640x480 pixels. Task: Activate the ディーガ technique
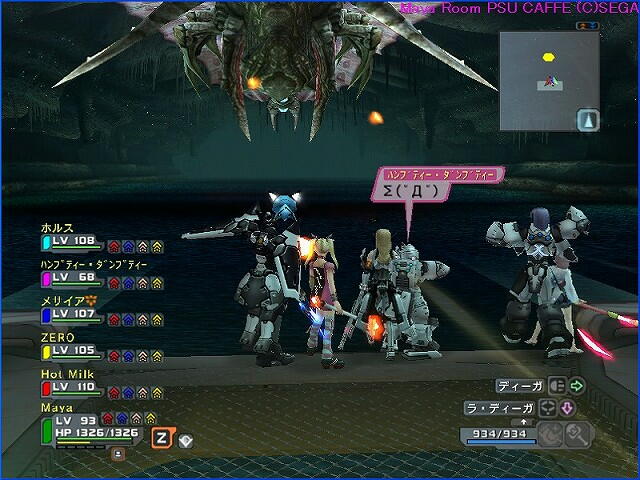pos(520,385)
